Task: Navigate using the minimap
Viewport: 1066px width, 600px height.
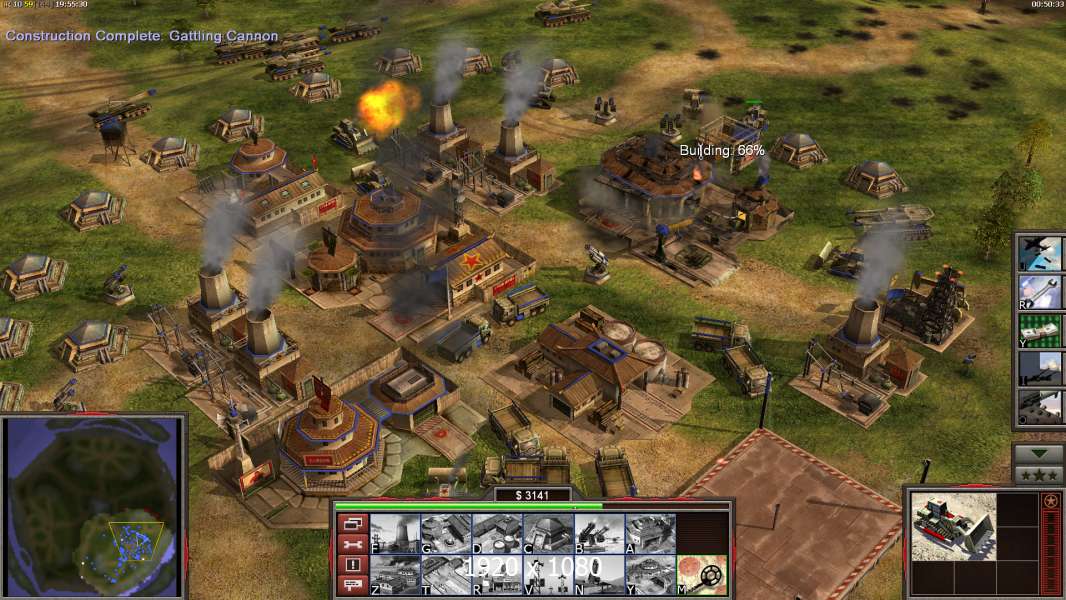Action: pos(93,506)
